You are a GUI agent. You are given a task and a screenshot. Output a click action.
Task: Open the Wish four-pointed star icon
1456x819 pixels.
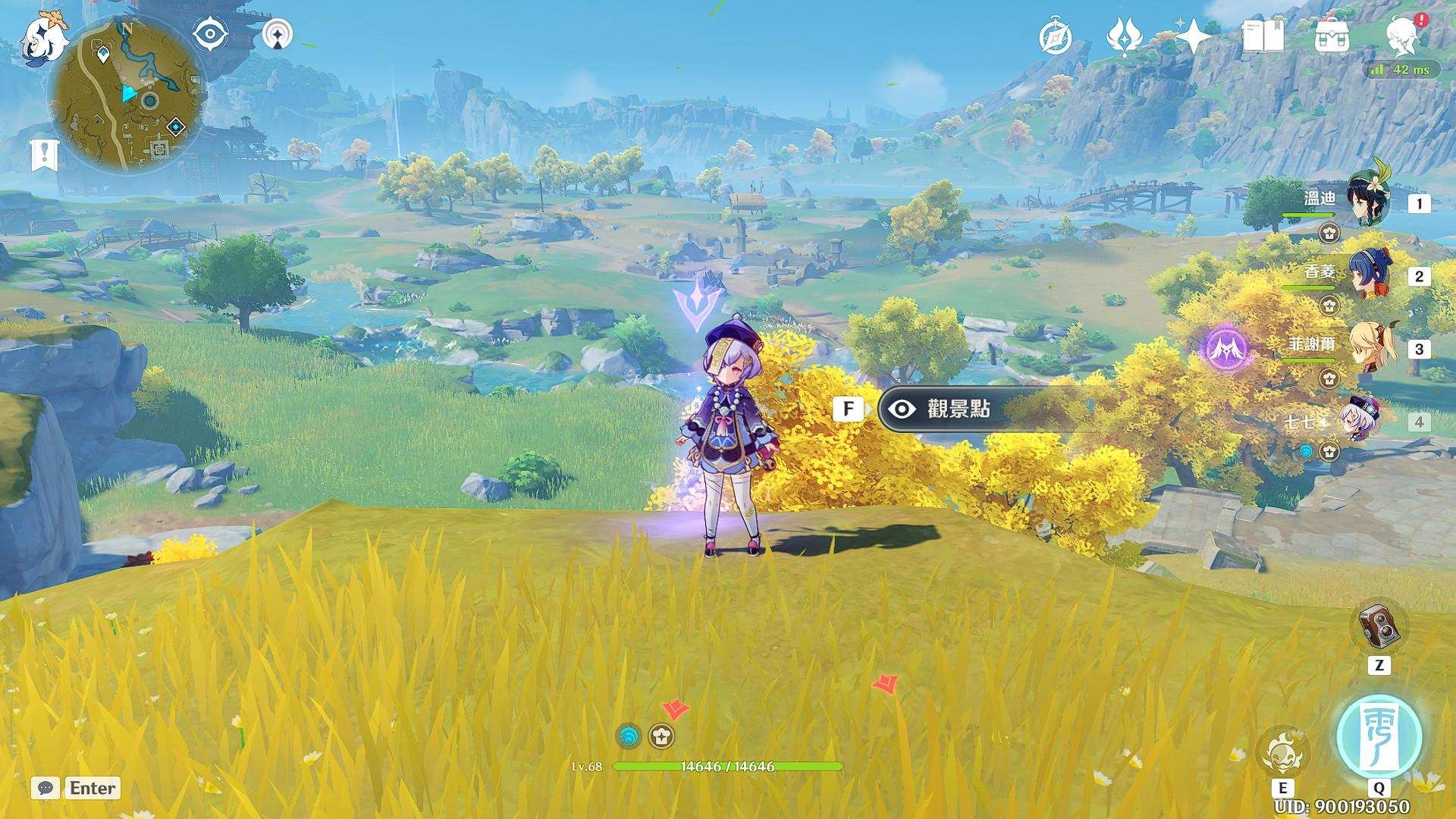(1193, 36)
